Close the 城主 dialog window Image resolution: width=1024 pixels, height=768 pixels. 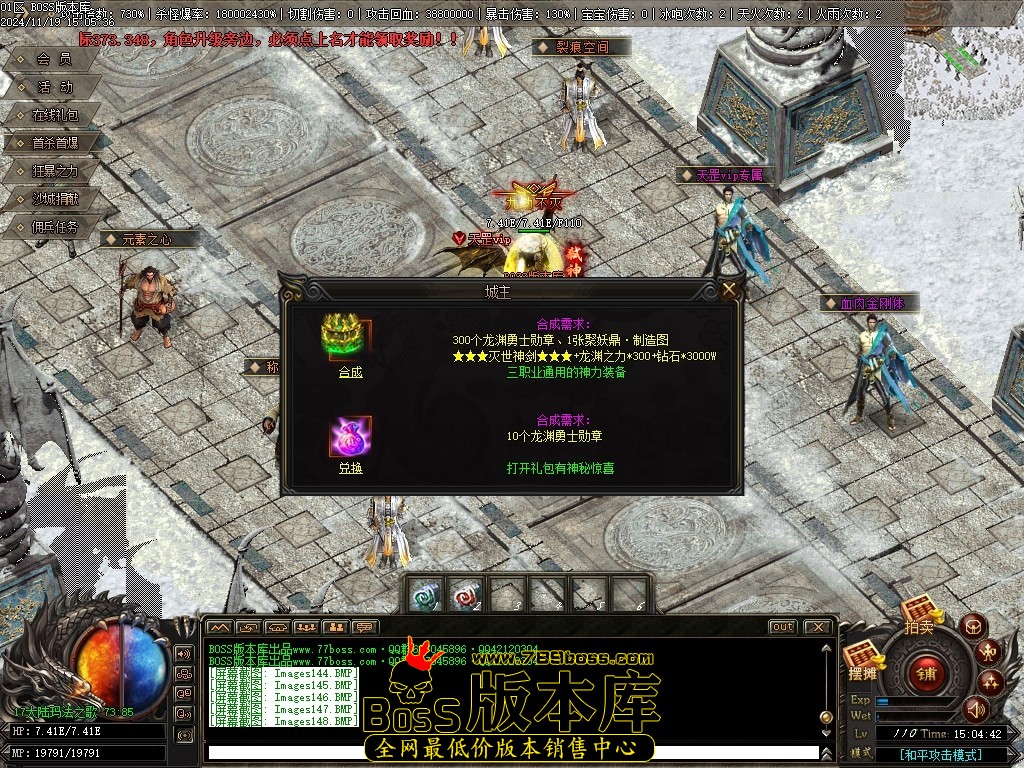click(730, 290)
